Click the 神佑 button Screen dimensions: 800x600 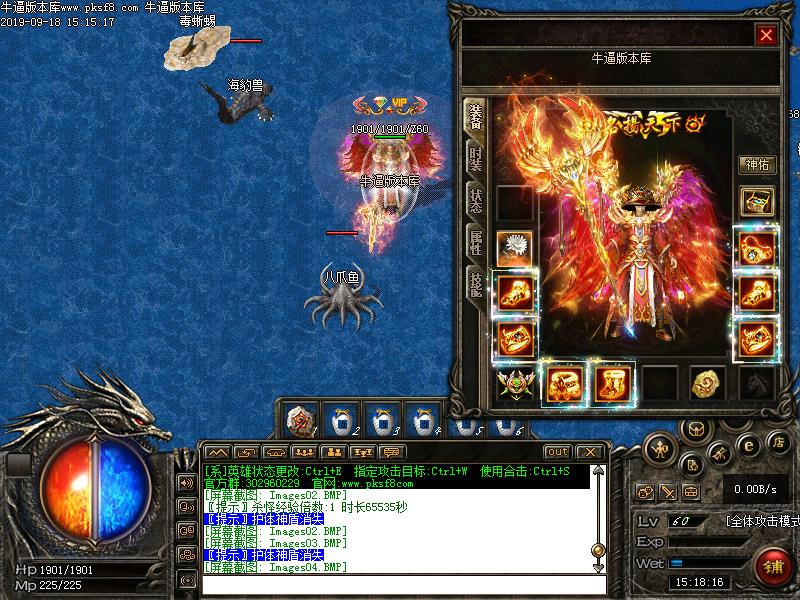(756, 165)
